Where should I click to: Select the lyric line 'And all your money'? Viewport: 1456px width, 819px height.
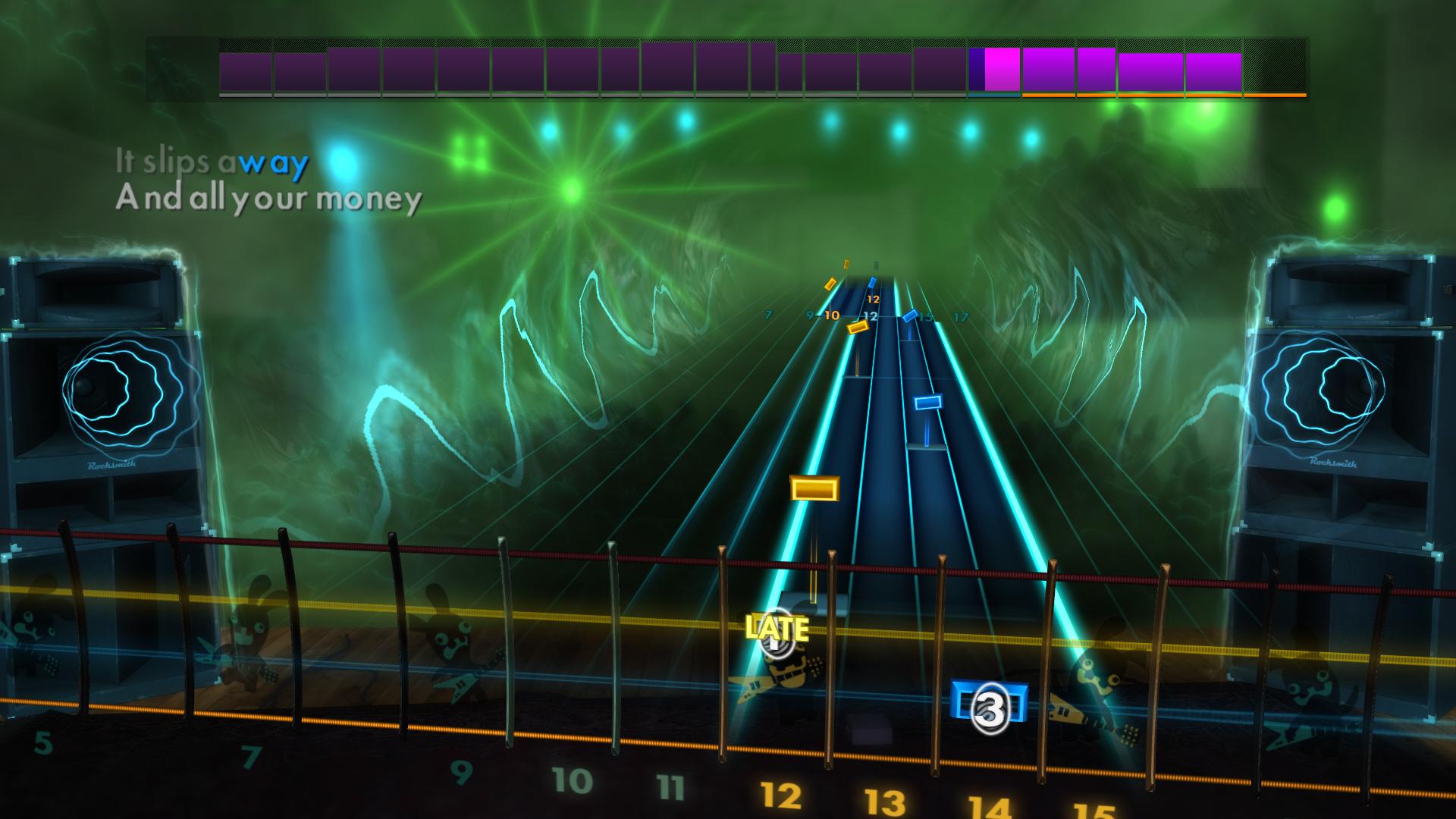[267, 201]
